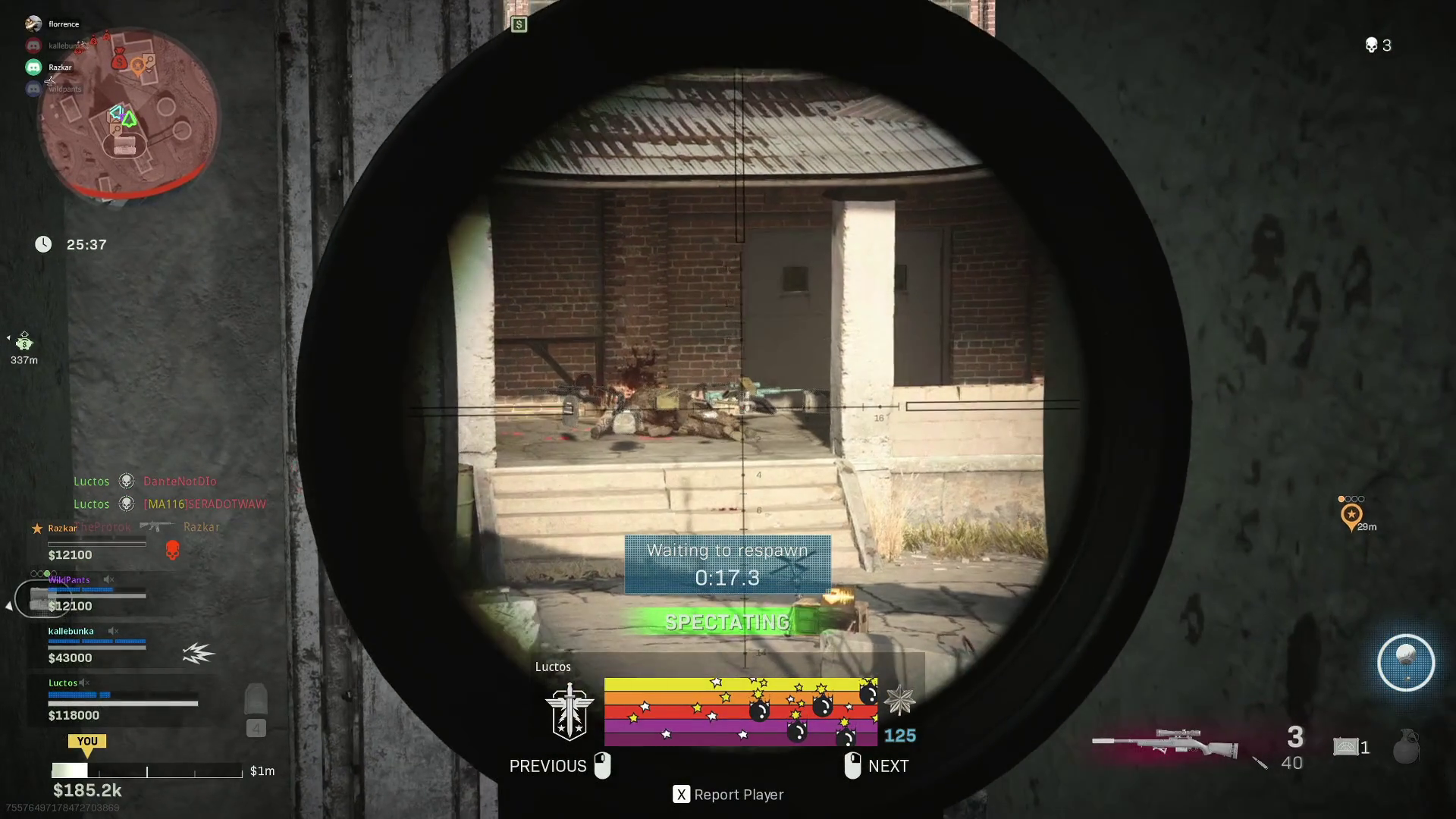The height and width of the screenshot is (819, 1456).
Task: Click the green dollar marker at top
Action: [x=519, y=25]
